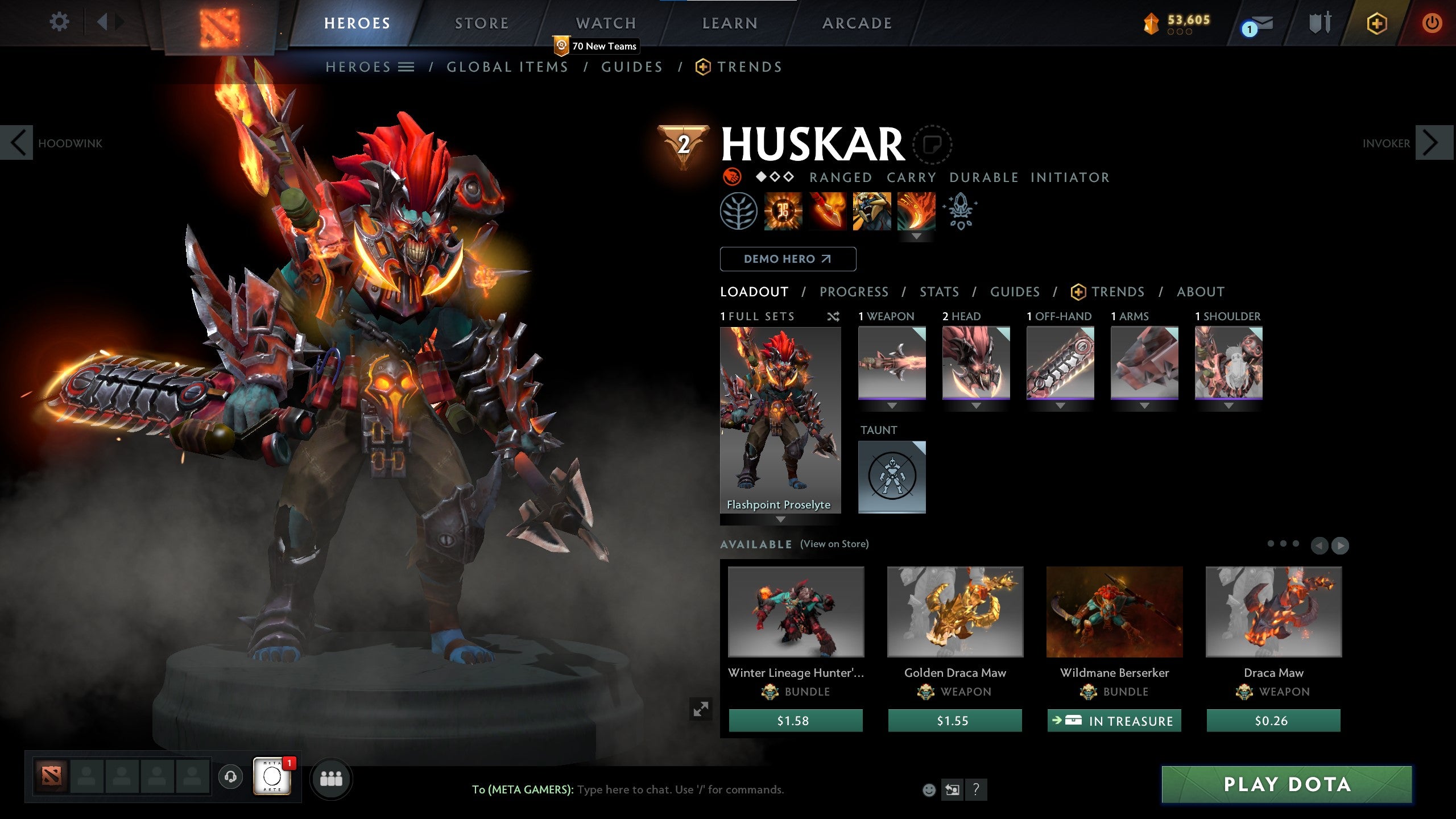Switch to the Progress hero tab
This screenshot has width=1456, height=819.
(854, 292)
